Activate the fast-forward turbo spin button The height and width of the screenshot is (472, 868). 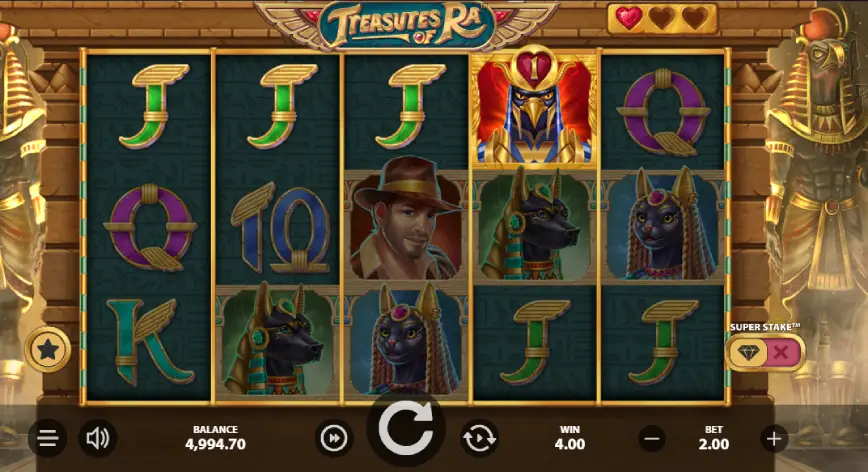pos(334,438)
